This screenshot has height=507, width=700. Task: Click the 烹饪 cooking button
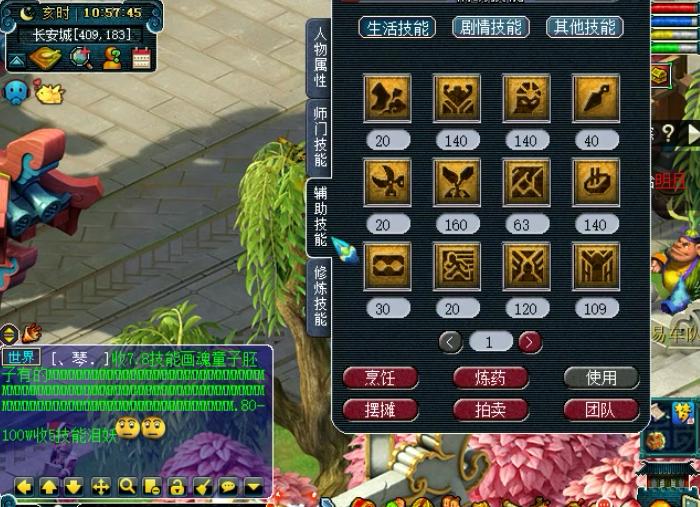click(x=380, y=378)
